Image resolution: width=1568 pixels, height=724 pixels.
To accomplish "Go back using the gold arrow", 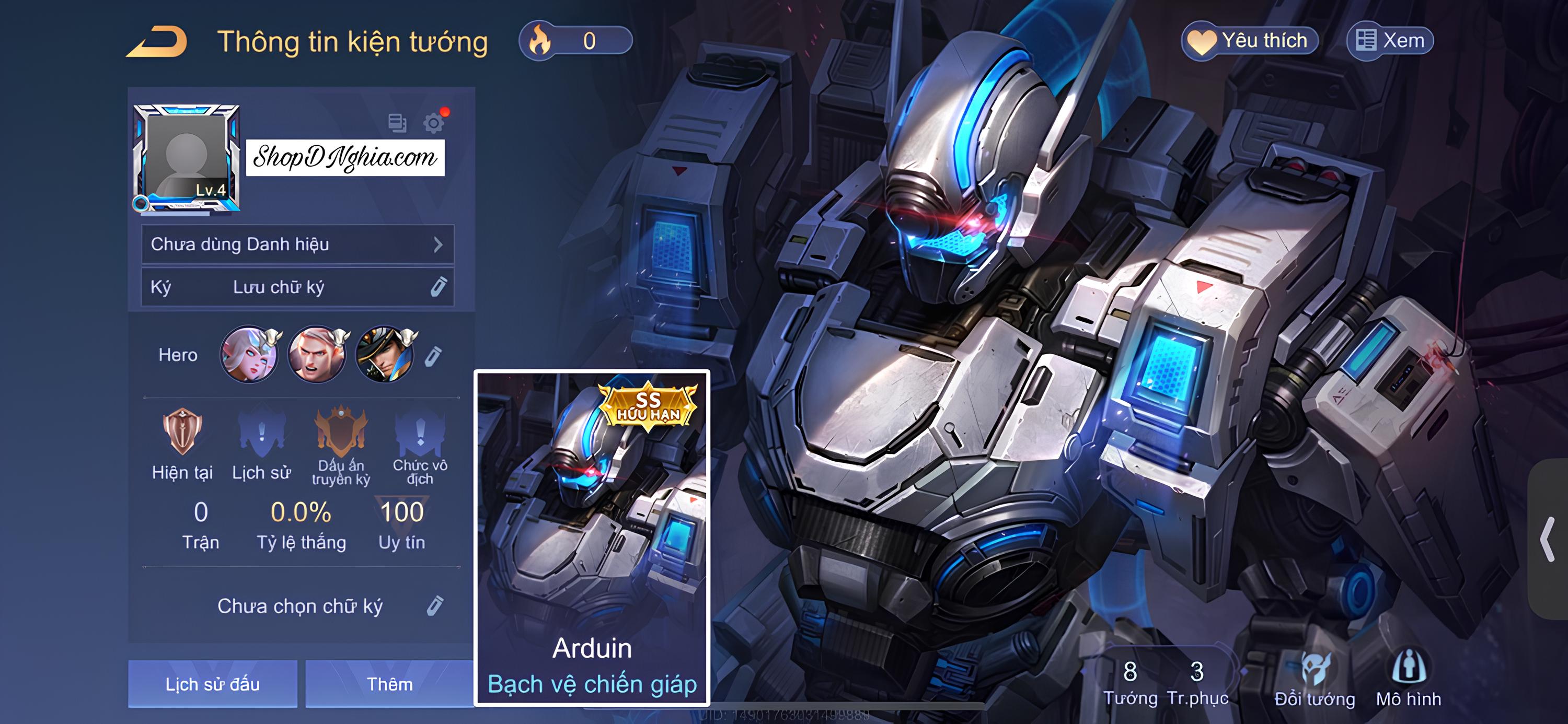I will pos(157,43).
